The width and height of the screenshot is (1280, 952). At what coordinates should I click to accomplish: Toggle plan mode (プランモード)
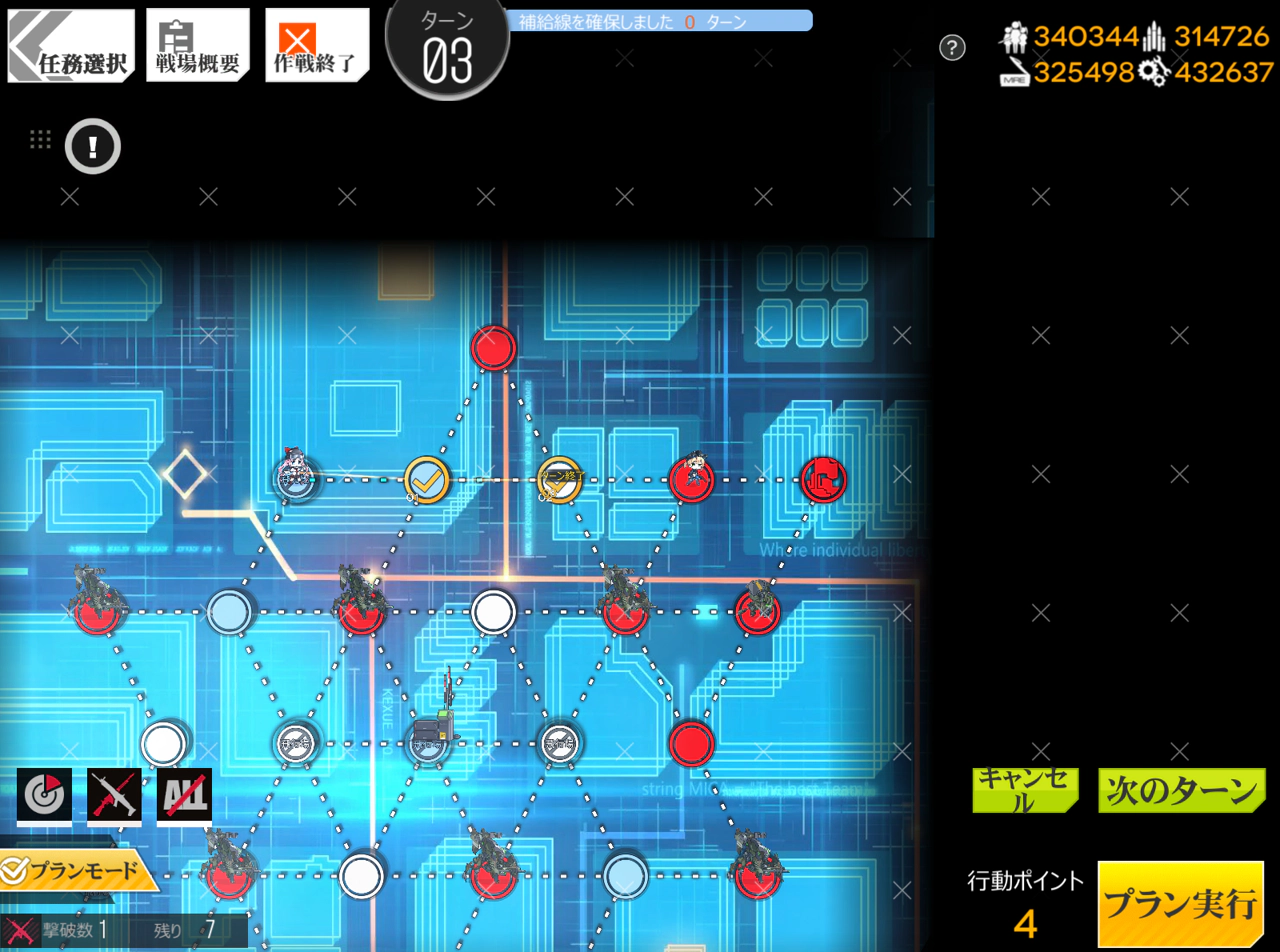click(78, 871)
